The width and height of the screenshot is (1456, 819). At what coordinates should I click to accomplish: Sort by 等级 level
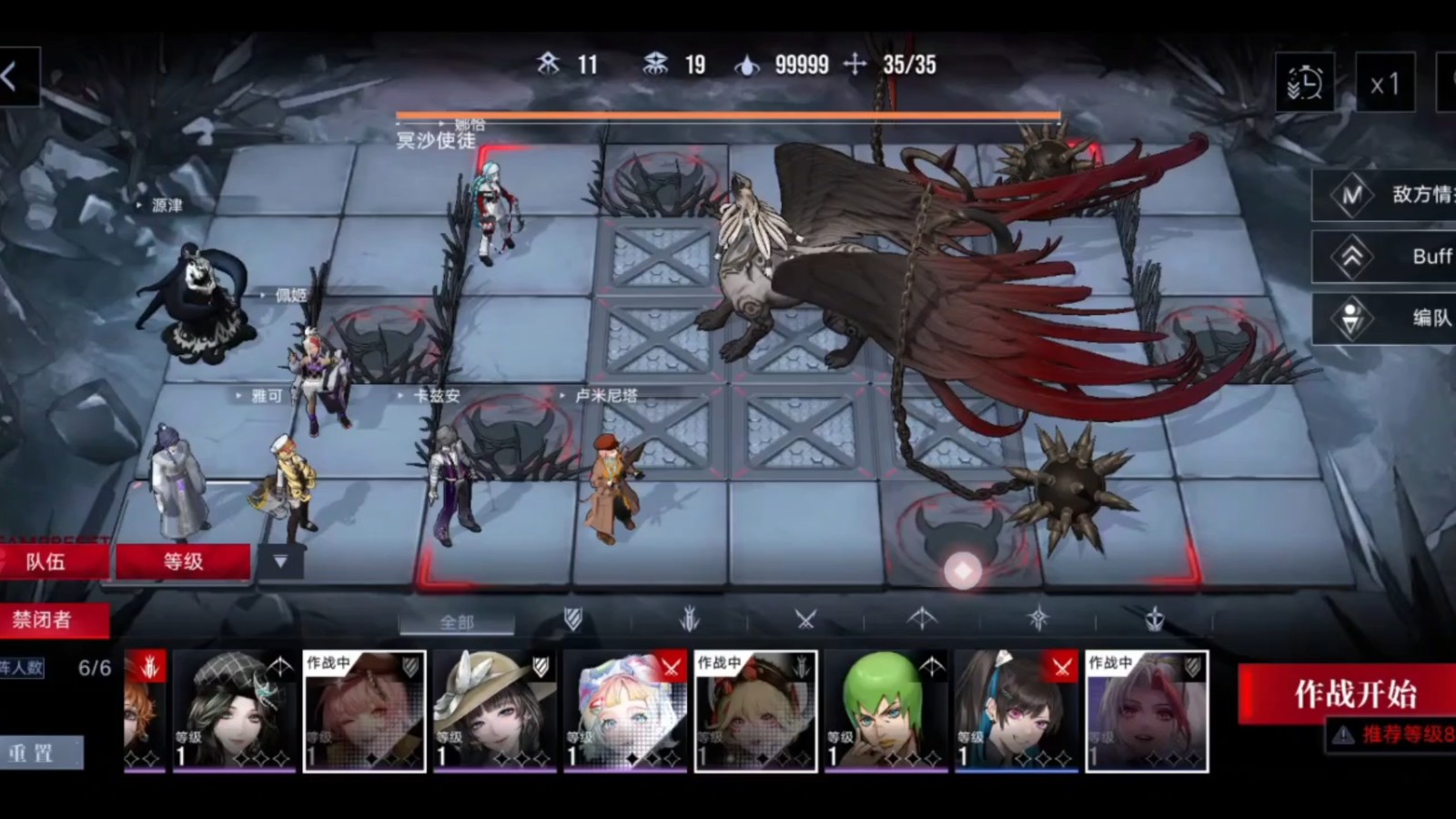183,561
